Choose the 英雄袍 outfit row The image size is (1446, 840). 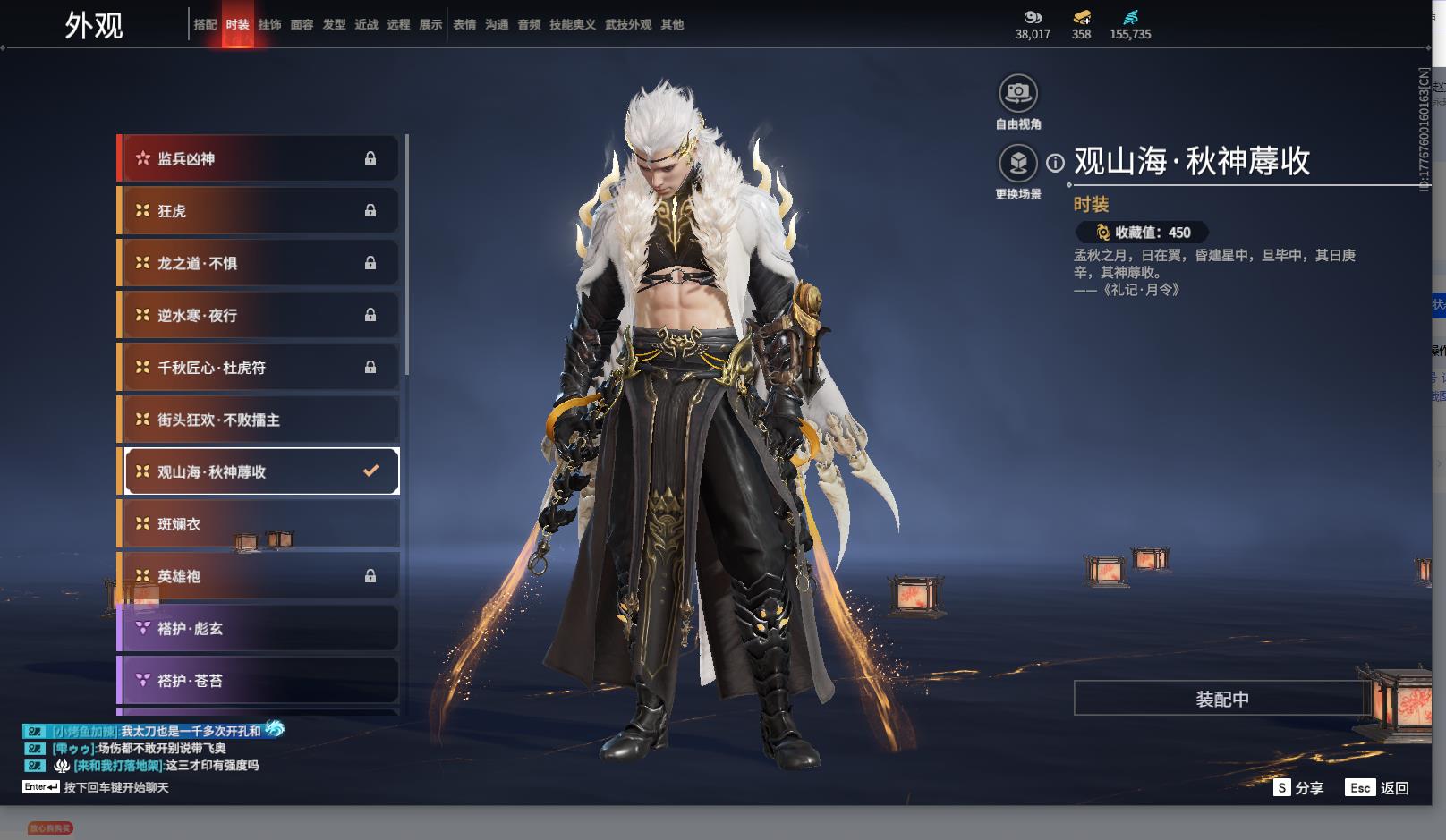pyautogui.click(x=259, y=576)
